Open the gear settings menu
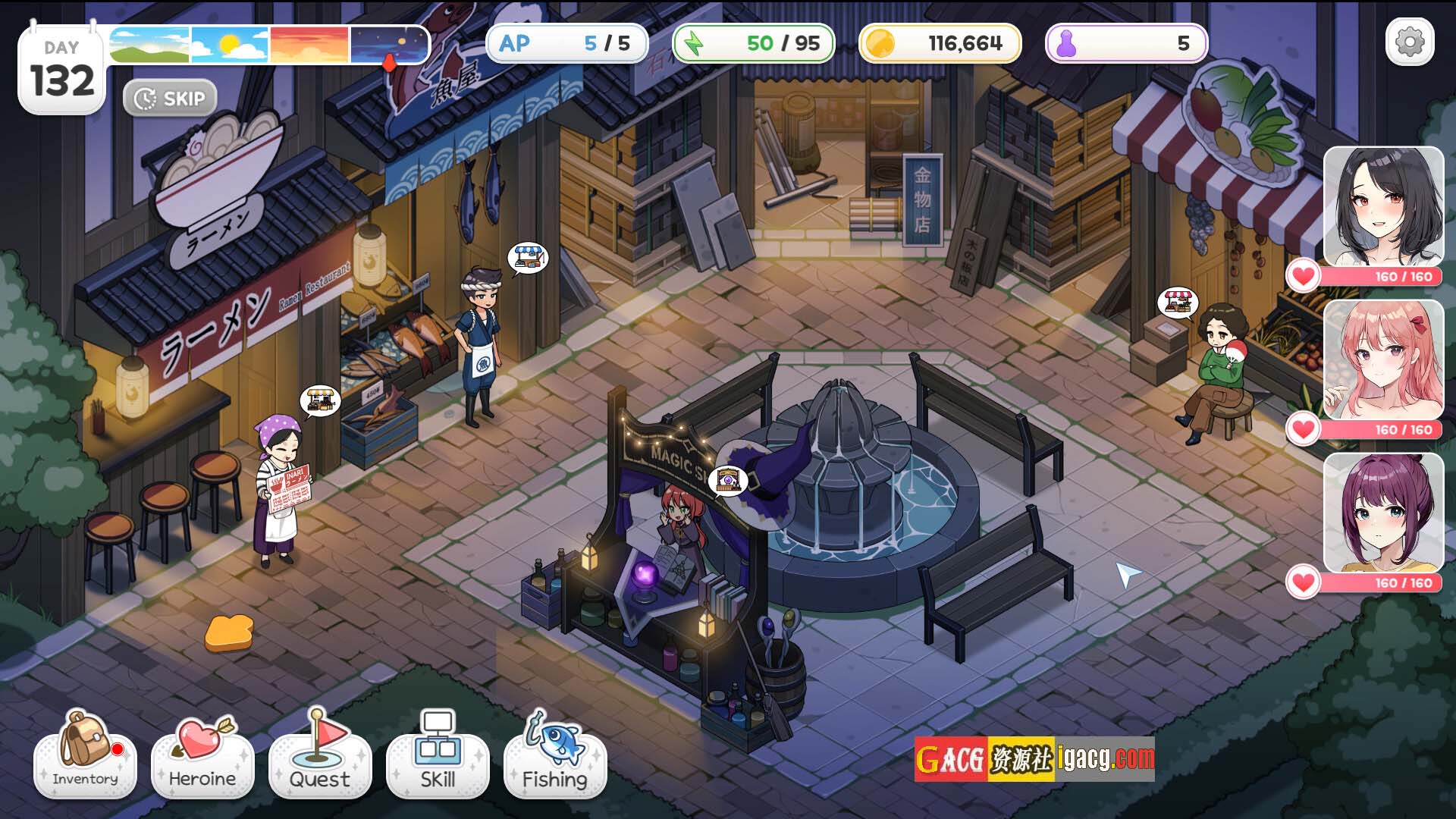Image resolution: width=1456 pixels, height=819 pixels. pyautogui.click(x=1410, y=42)
